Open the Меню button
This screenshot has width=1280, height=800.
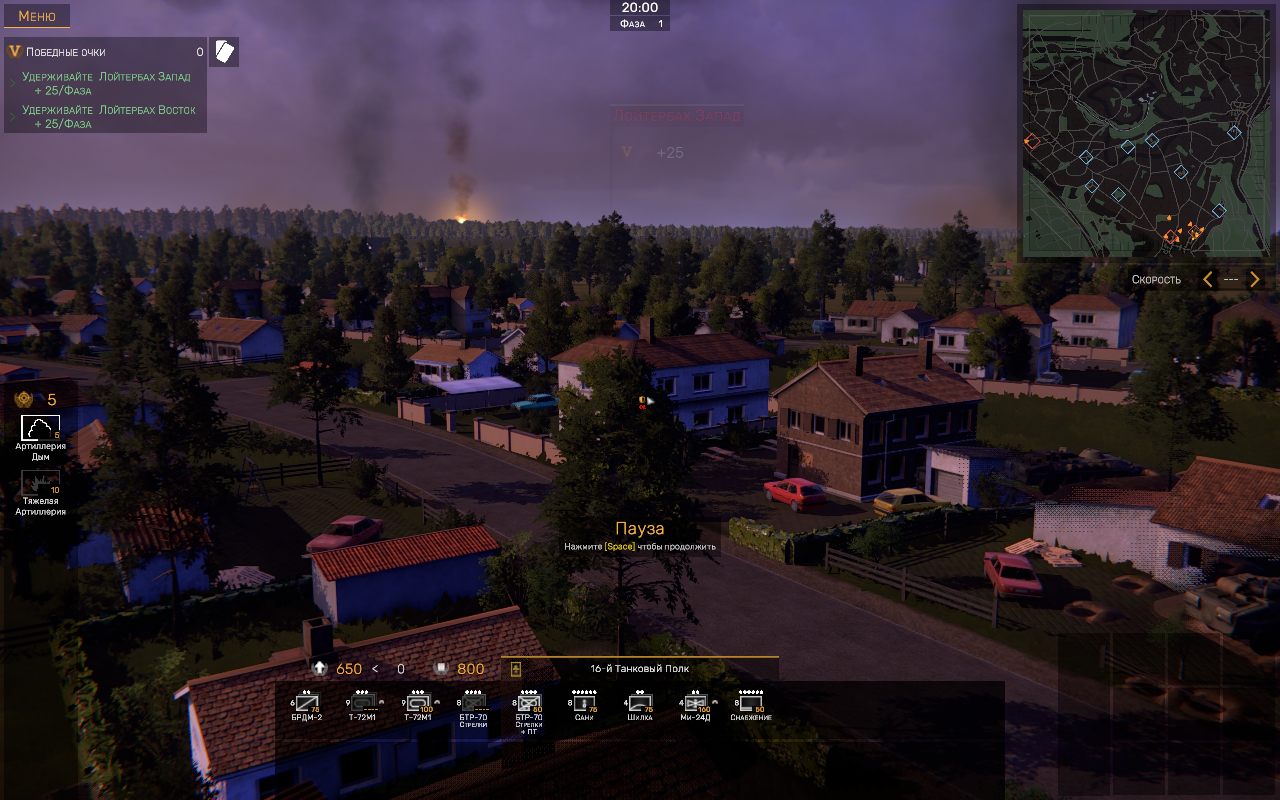37,16
